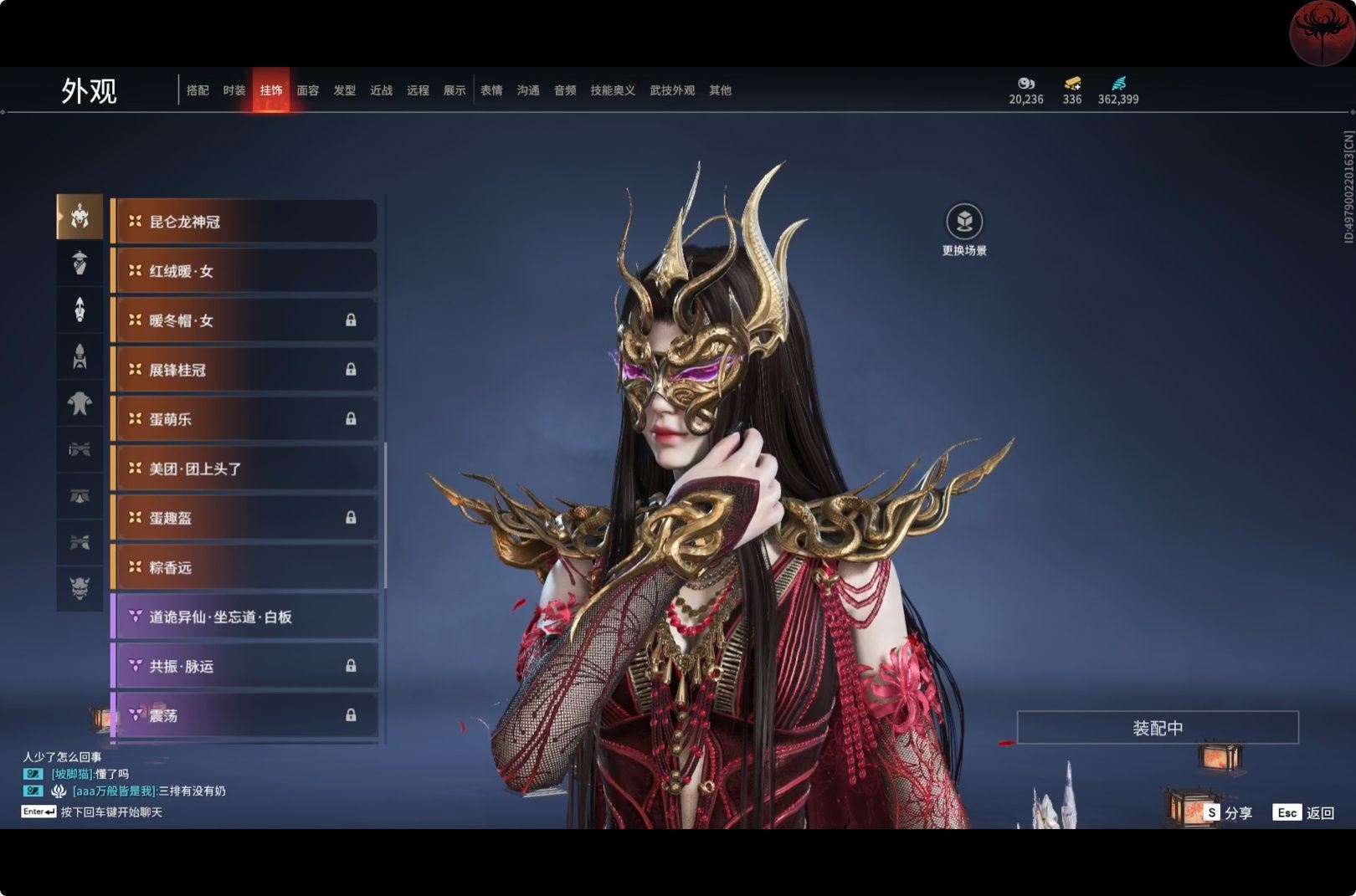The height and width of the screenshot is (896, 1356).
Task: Switch to the 时装 tab
Action: pyautogui.click(x=234, y=90)
